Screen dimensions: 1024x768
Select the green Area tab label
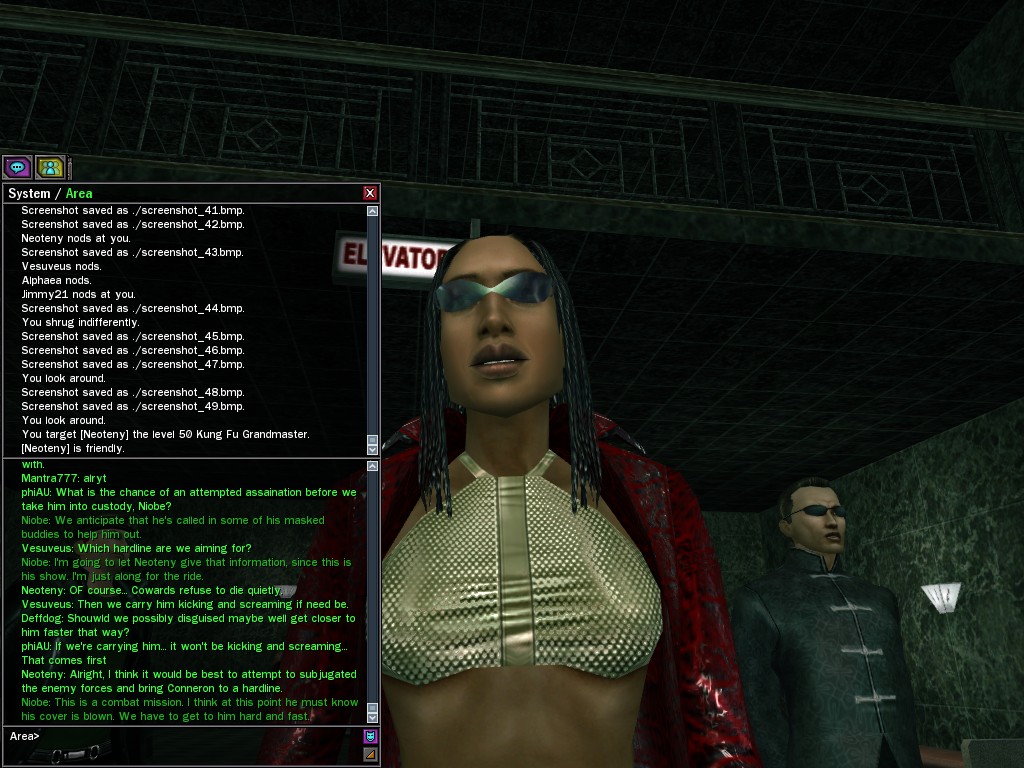[79, 193]
